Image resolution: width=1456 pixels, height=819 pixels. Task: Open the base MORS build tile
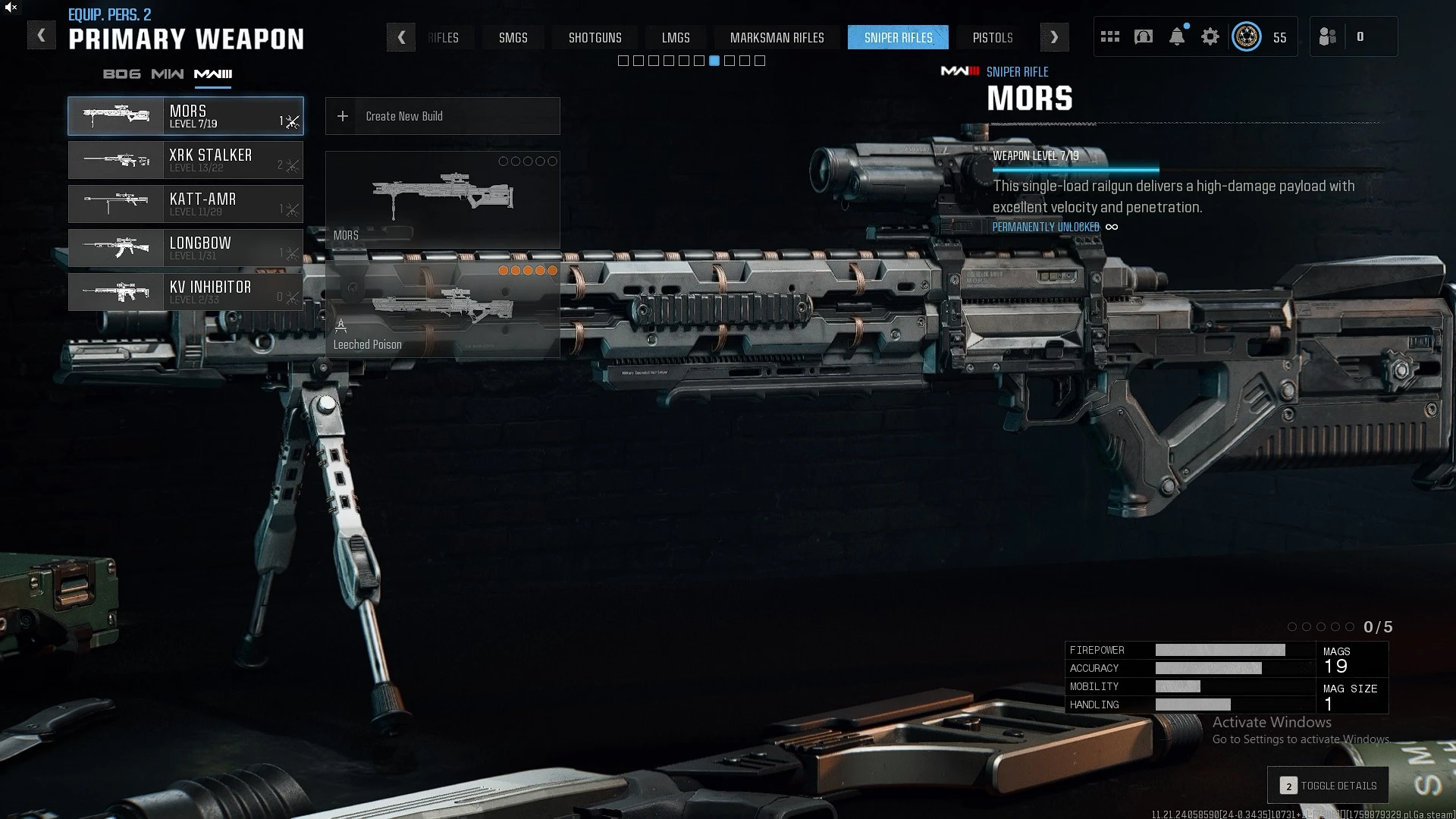pyautogui.click(x=442, y=199)
